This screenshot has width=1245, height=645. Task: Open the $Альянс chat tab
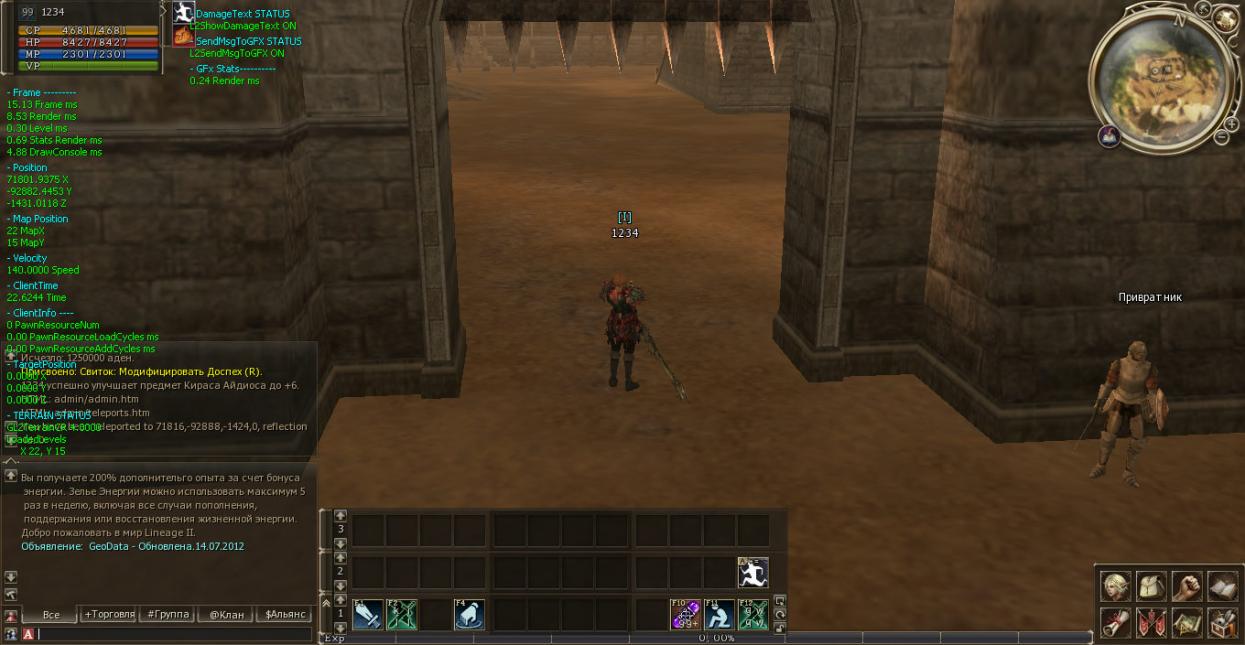[x=284, y=614]
